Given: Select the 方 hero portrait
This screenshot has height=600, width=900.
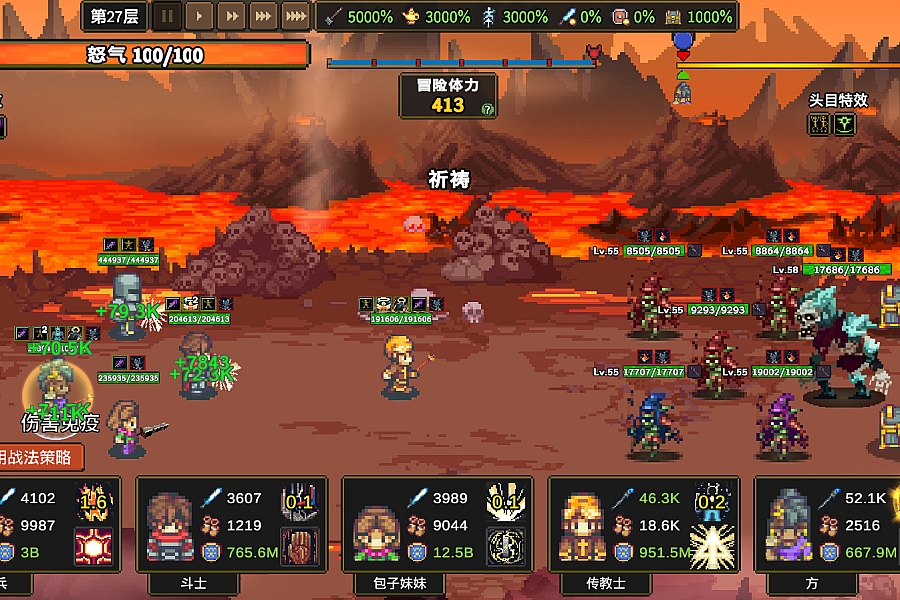Looking at the screenshot, I should 788,527.
